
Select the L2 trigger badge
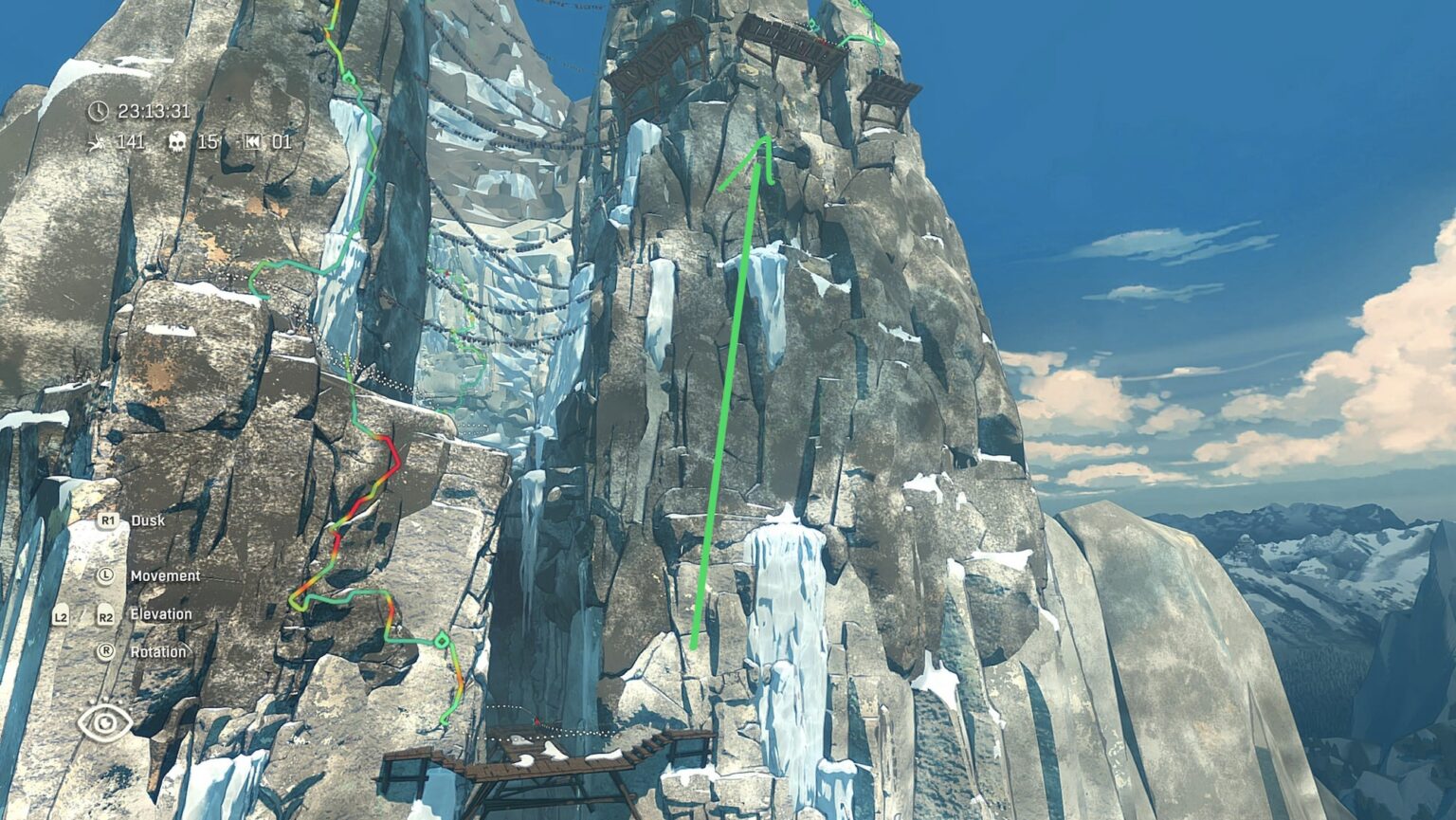(63, 614)
